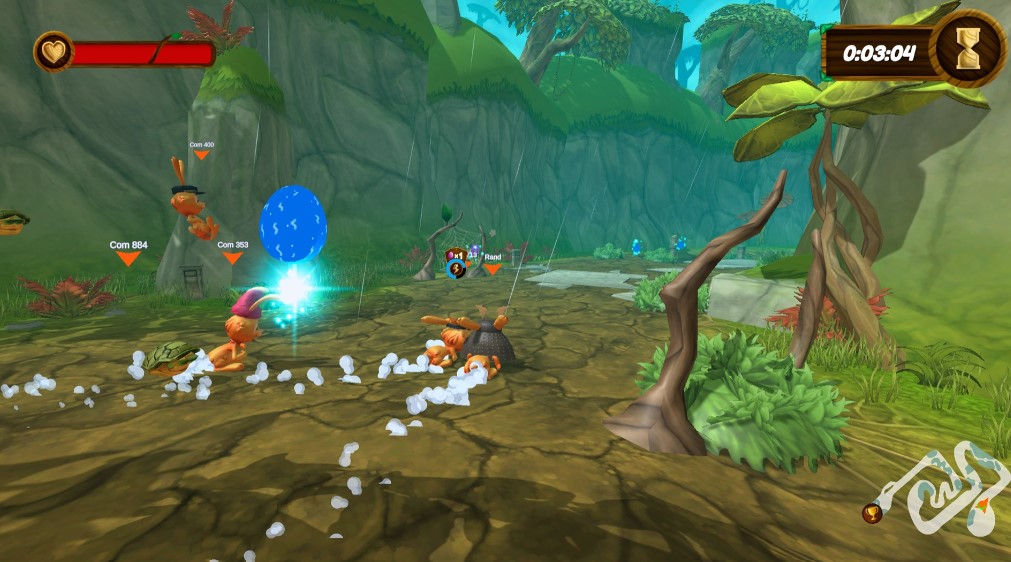Select the trophy finish marker on the minimap
The width and height of the screenshot is (1011, 562).
coord(872,513)
